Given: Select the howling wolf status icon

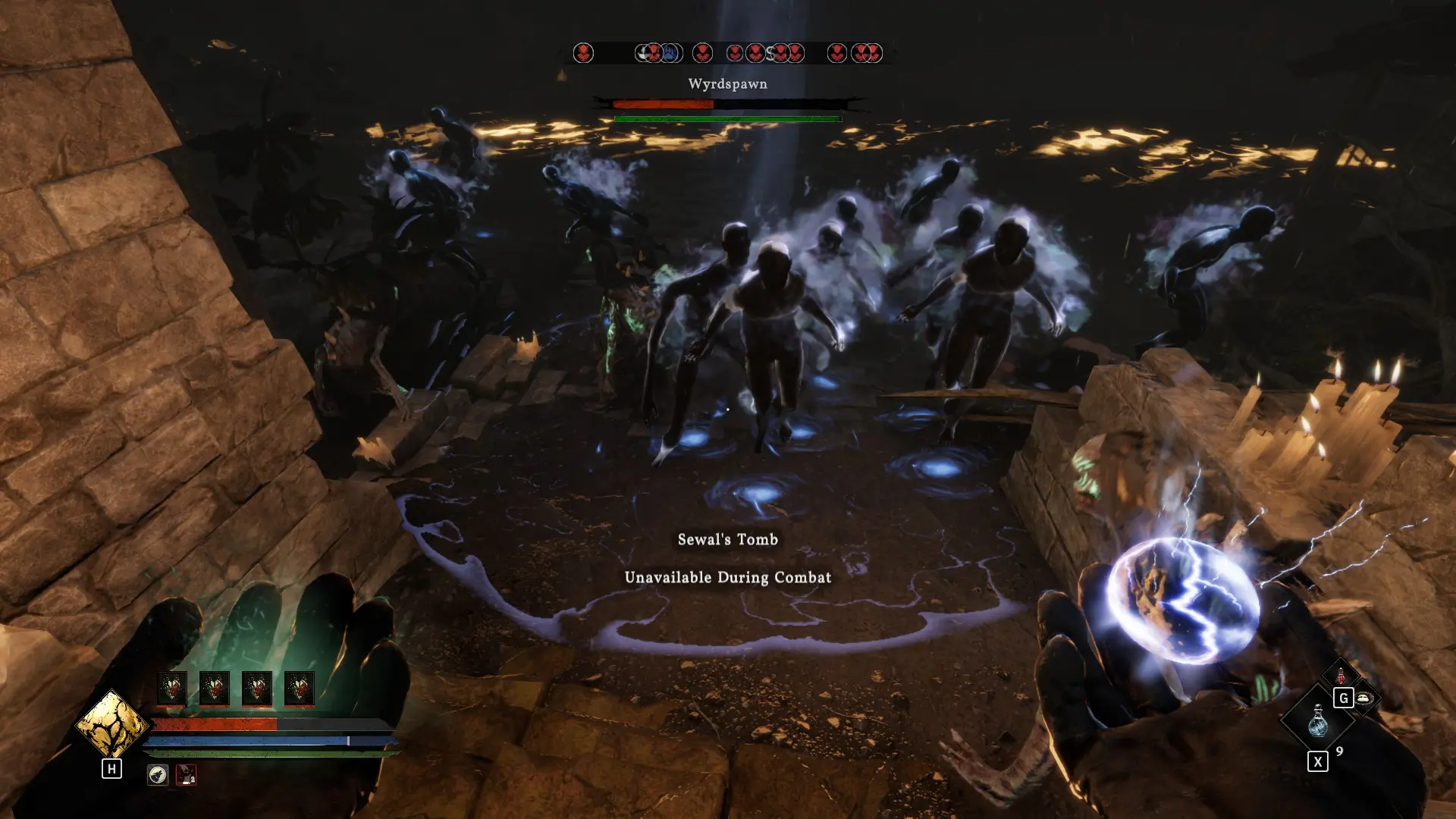Looking at the screenshot, I should point(158,774).
